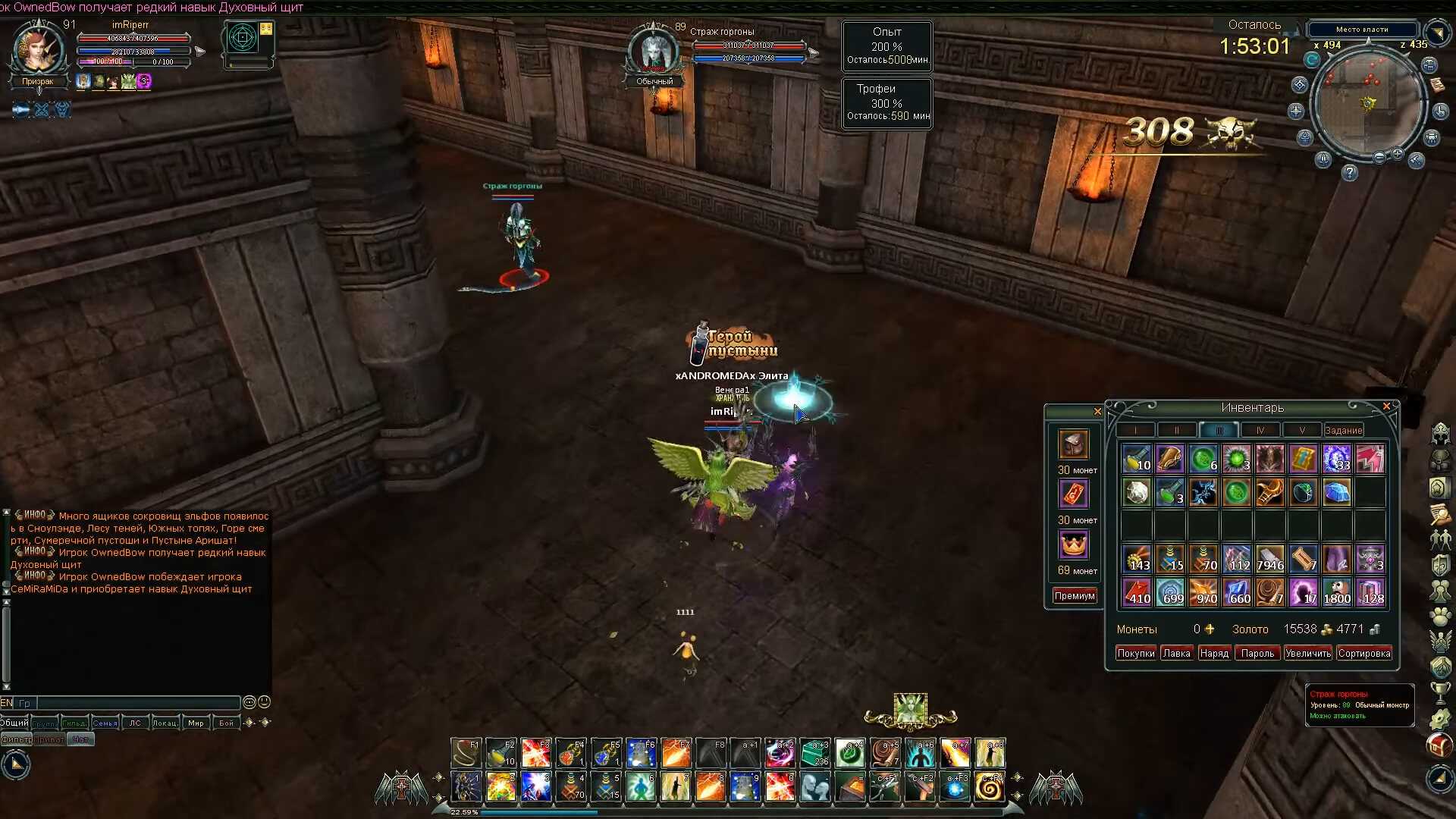Open the Наряд outfit panel
Image resolution: width=1456 pixels, height=819 pixels.
tap(1213, 653)
